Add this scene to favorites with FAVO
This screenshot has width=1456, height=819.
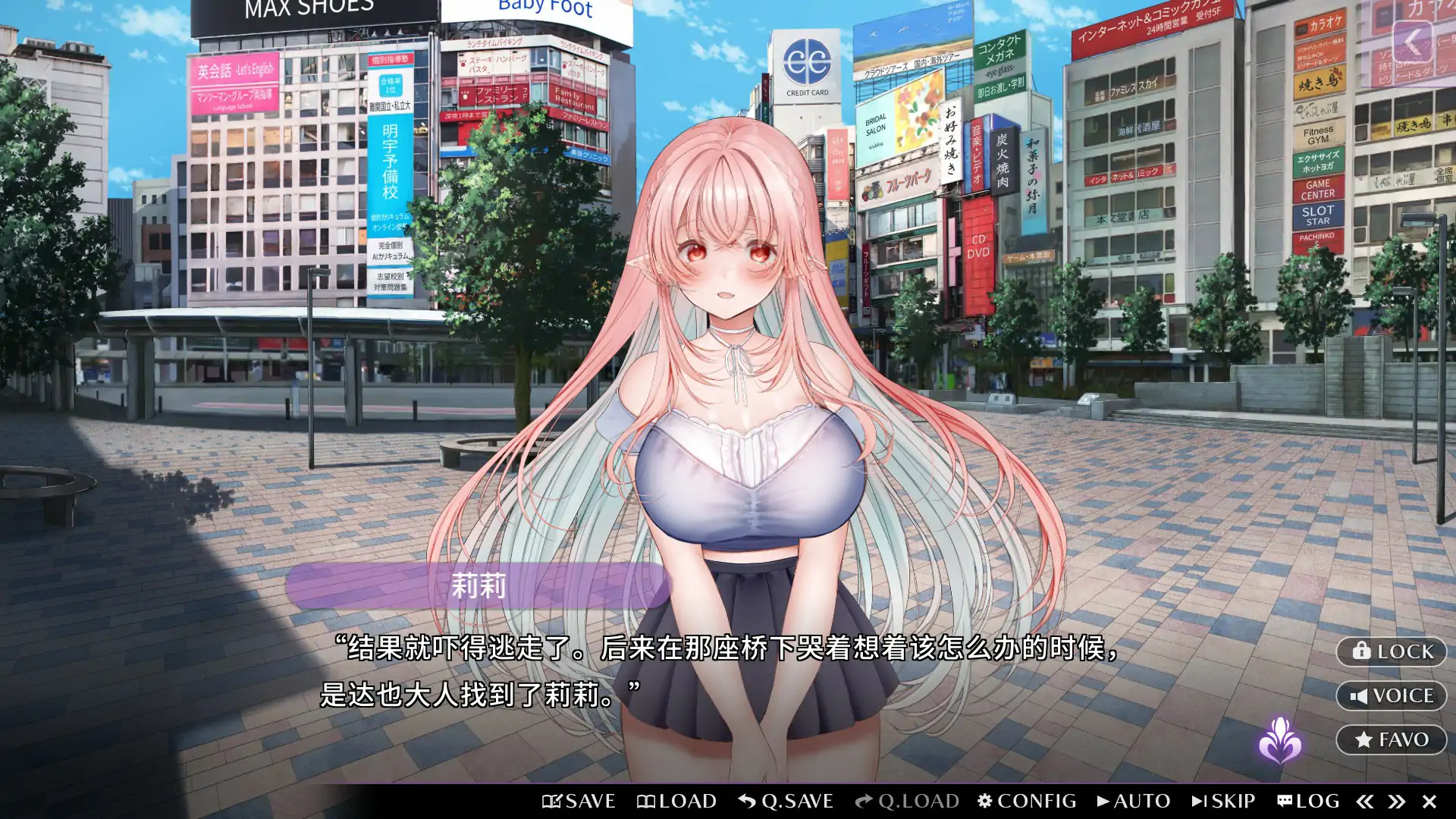[x=1390, y=739]
